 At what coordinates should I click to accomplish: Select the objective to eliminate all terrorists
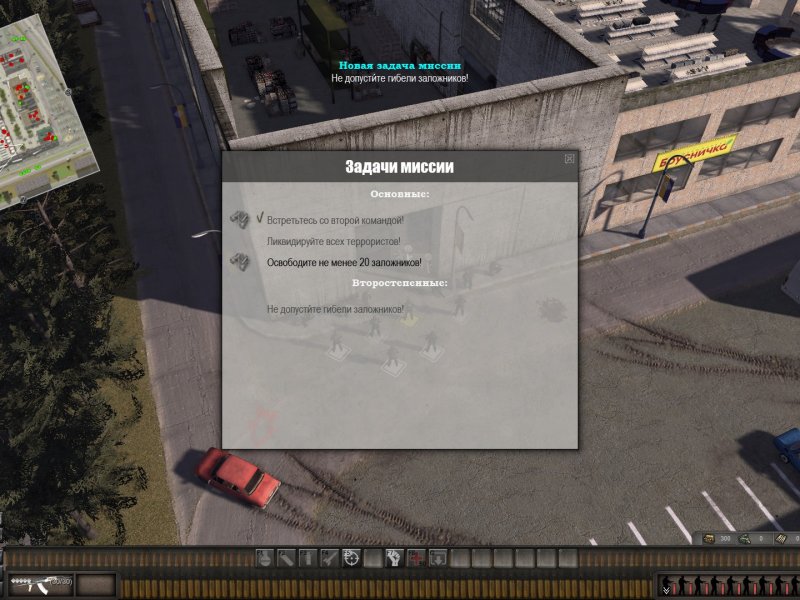click(334, 241)
